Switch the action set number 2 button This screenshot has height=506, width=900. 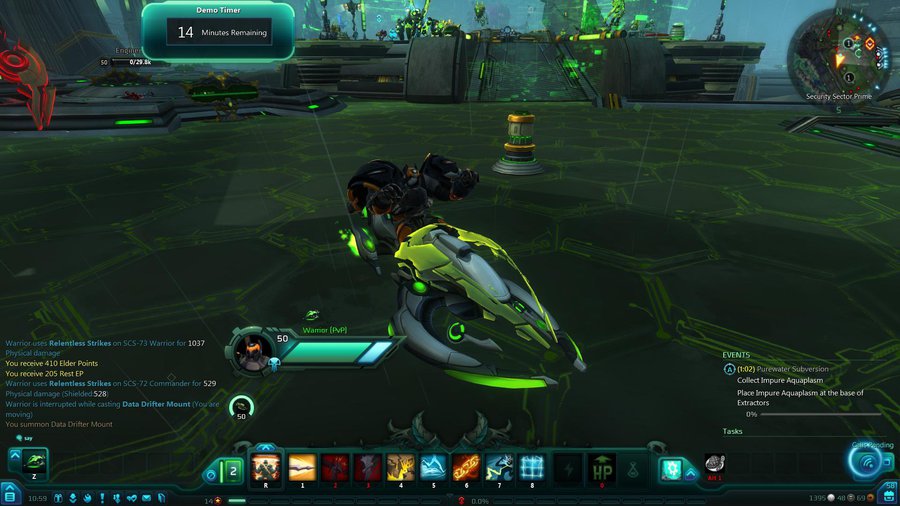tap(232, 470)
